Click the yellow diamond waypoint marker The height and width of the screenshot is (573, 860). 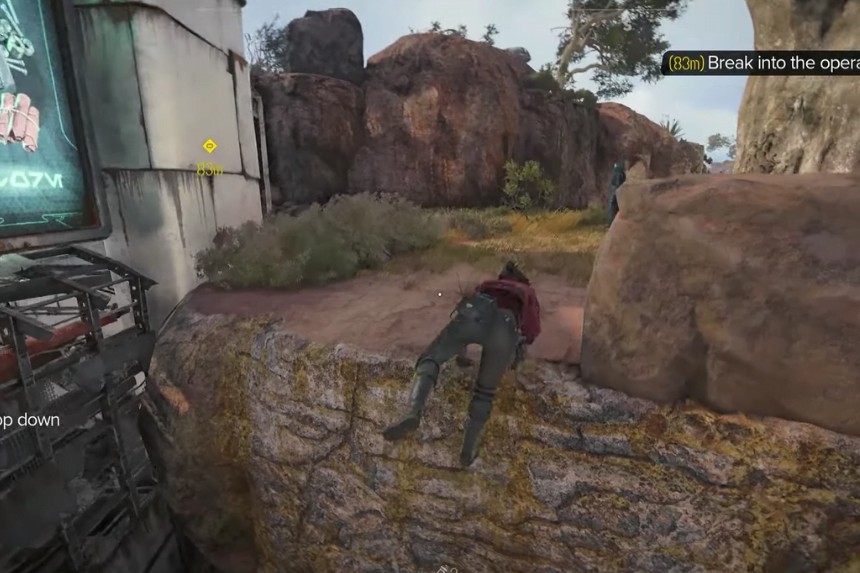pyautogui.click(x=209, y=146)
